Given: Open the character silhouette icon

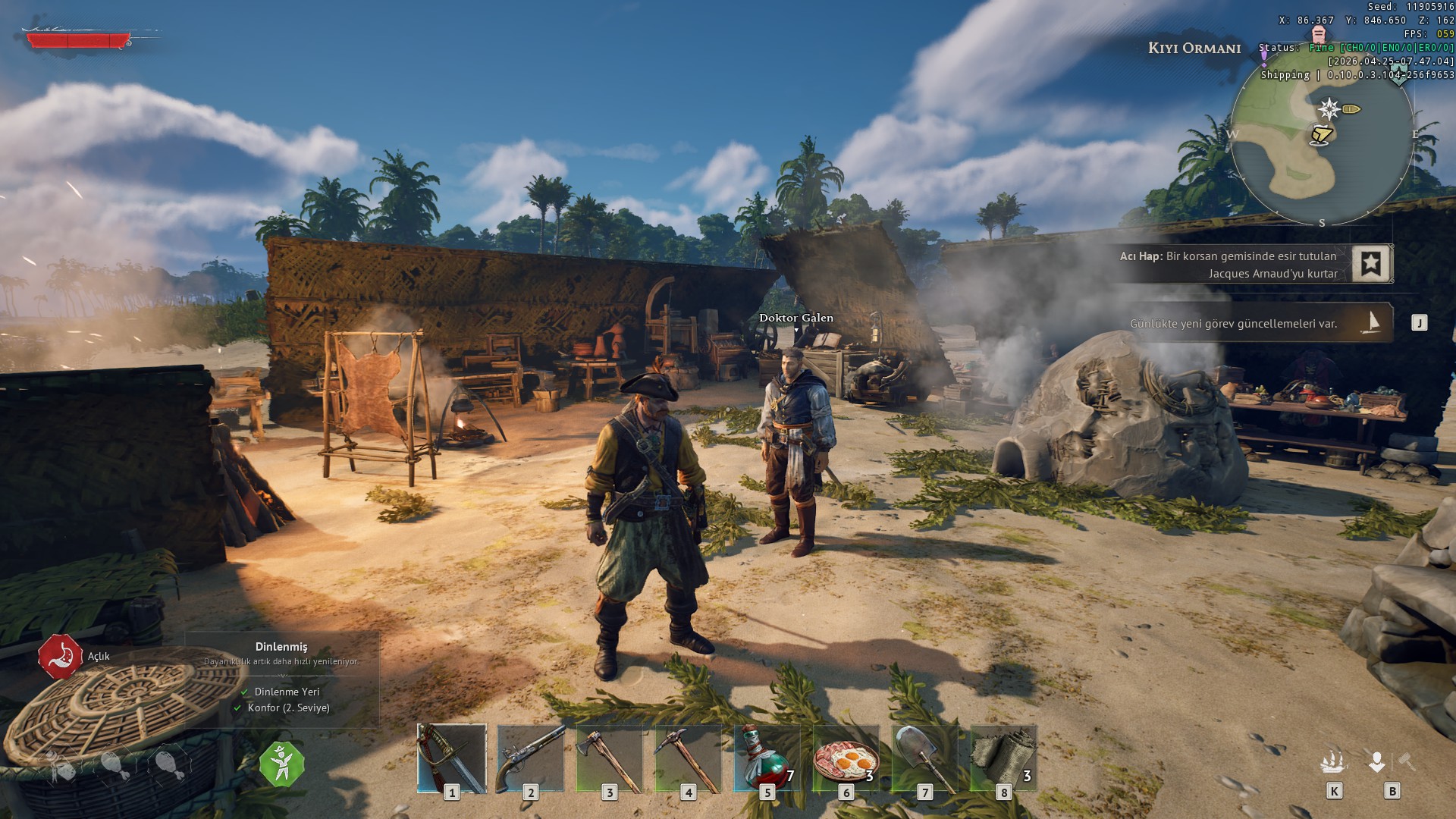Looking at the screenshot, I should coord(1377,761).
